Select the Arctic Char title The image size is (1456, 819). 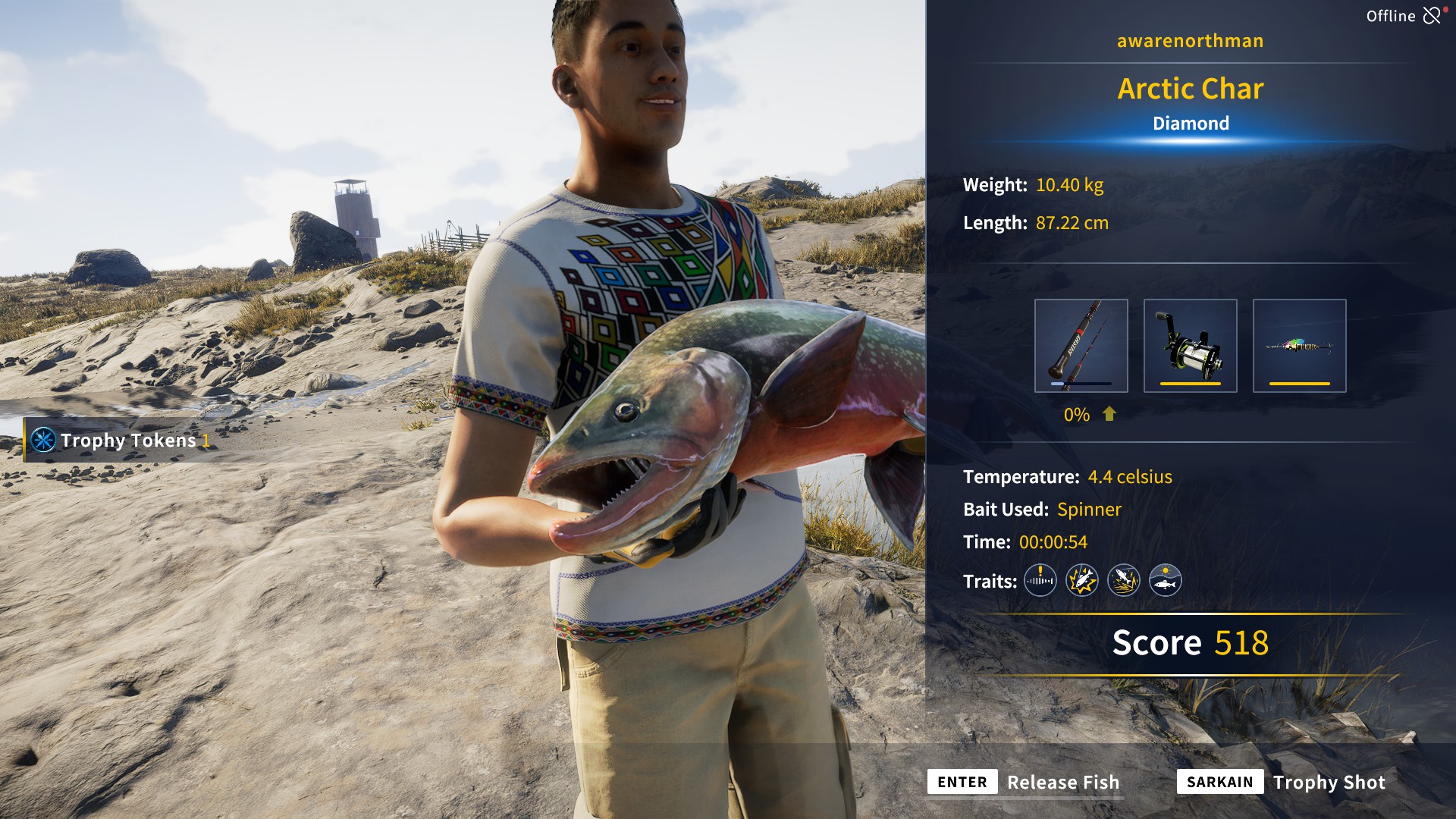1191,89
